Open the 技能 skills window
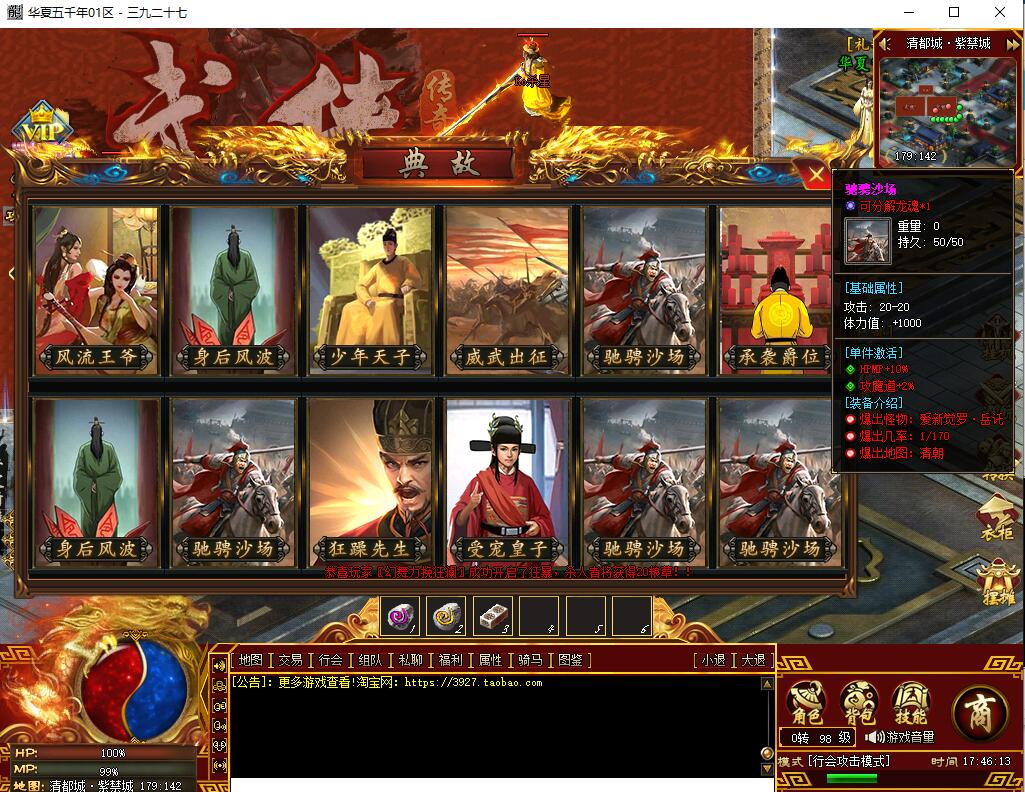1025x792 pixels. coord(910,704)
